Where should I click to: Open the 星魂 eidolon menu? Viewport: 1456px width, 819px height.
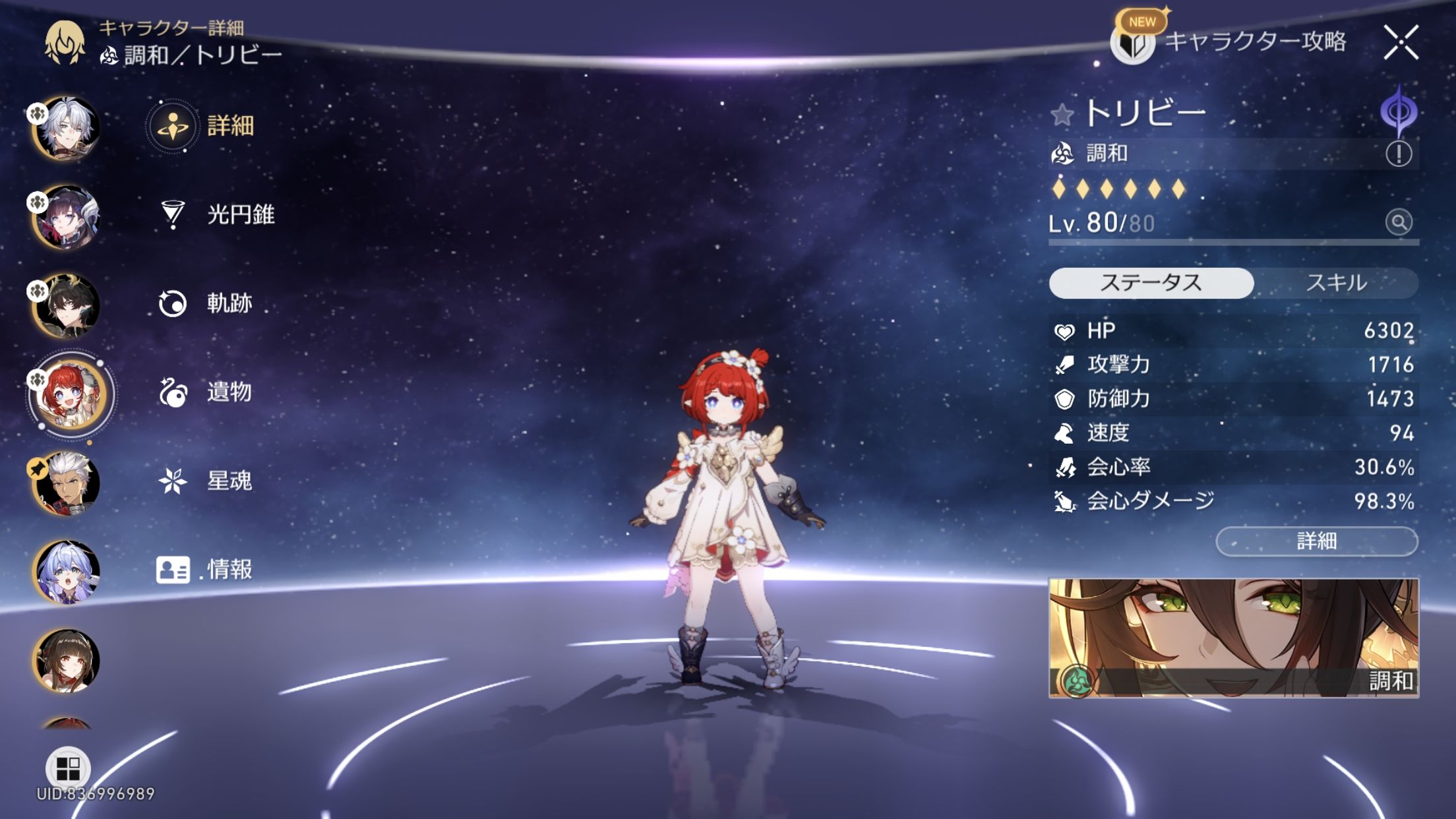point(206,481)
